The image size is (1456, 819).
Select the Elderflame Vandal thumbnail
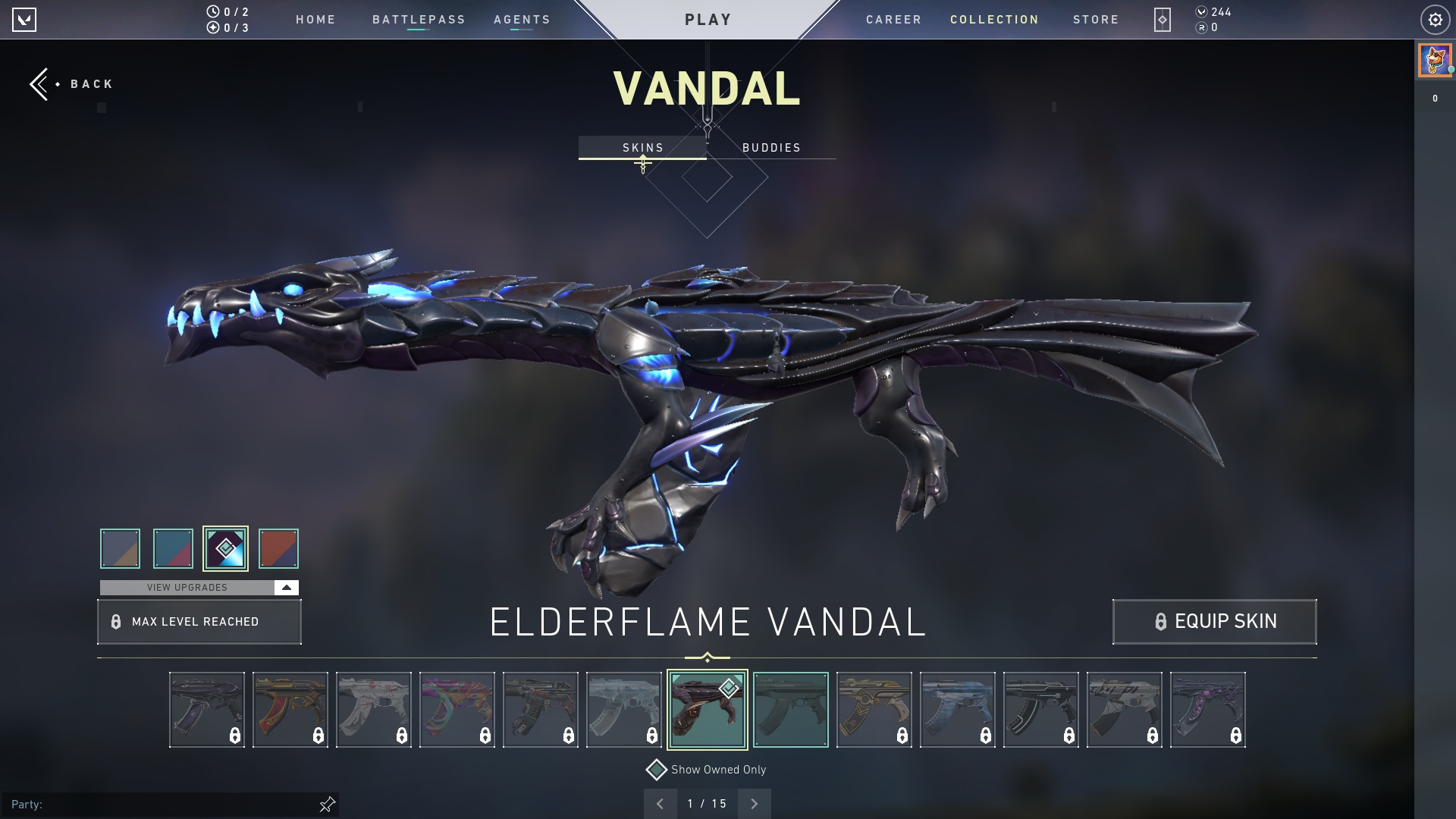click(x=707, y=709)
